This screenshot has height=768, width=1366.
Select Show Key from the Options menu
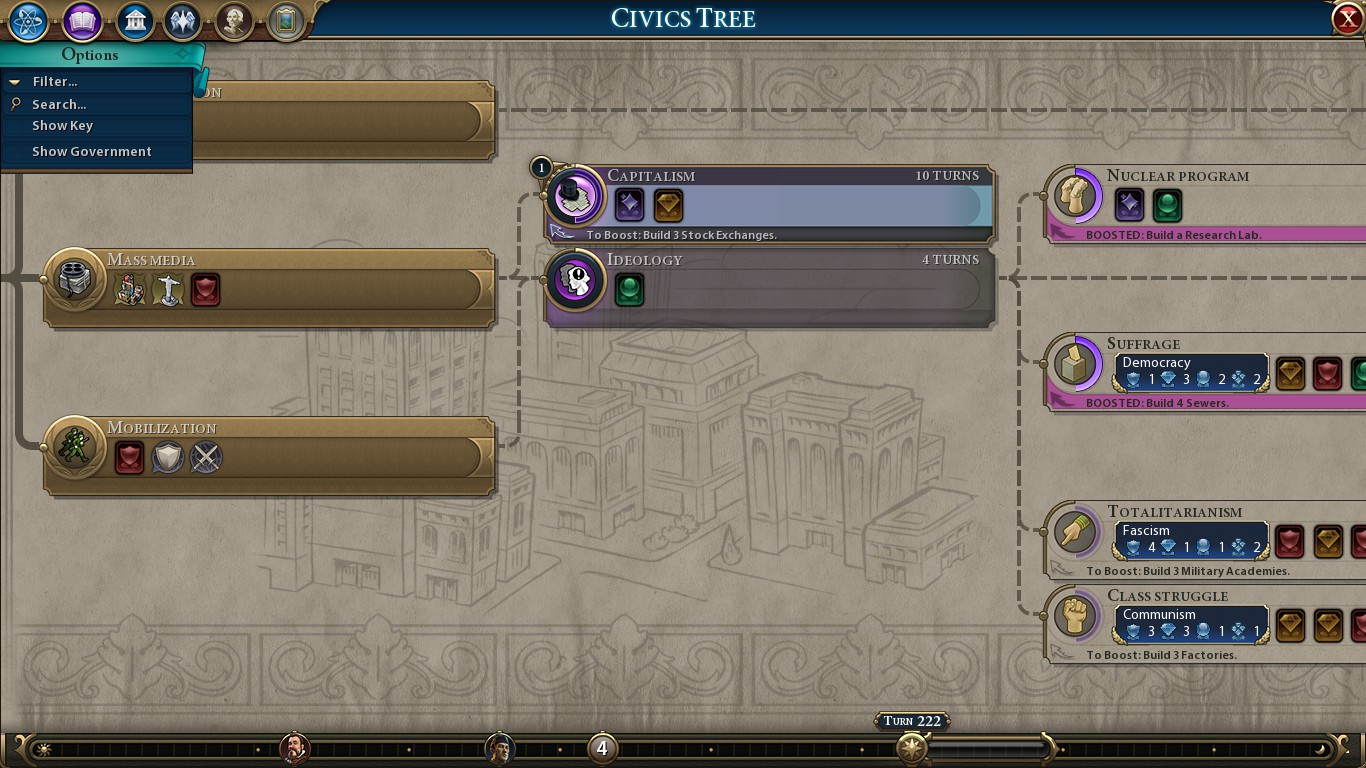click(x=62, y=125)
